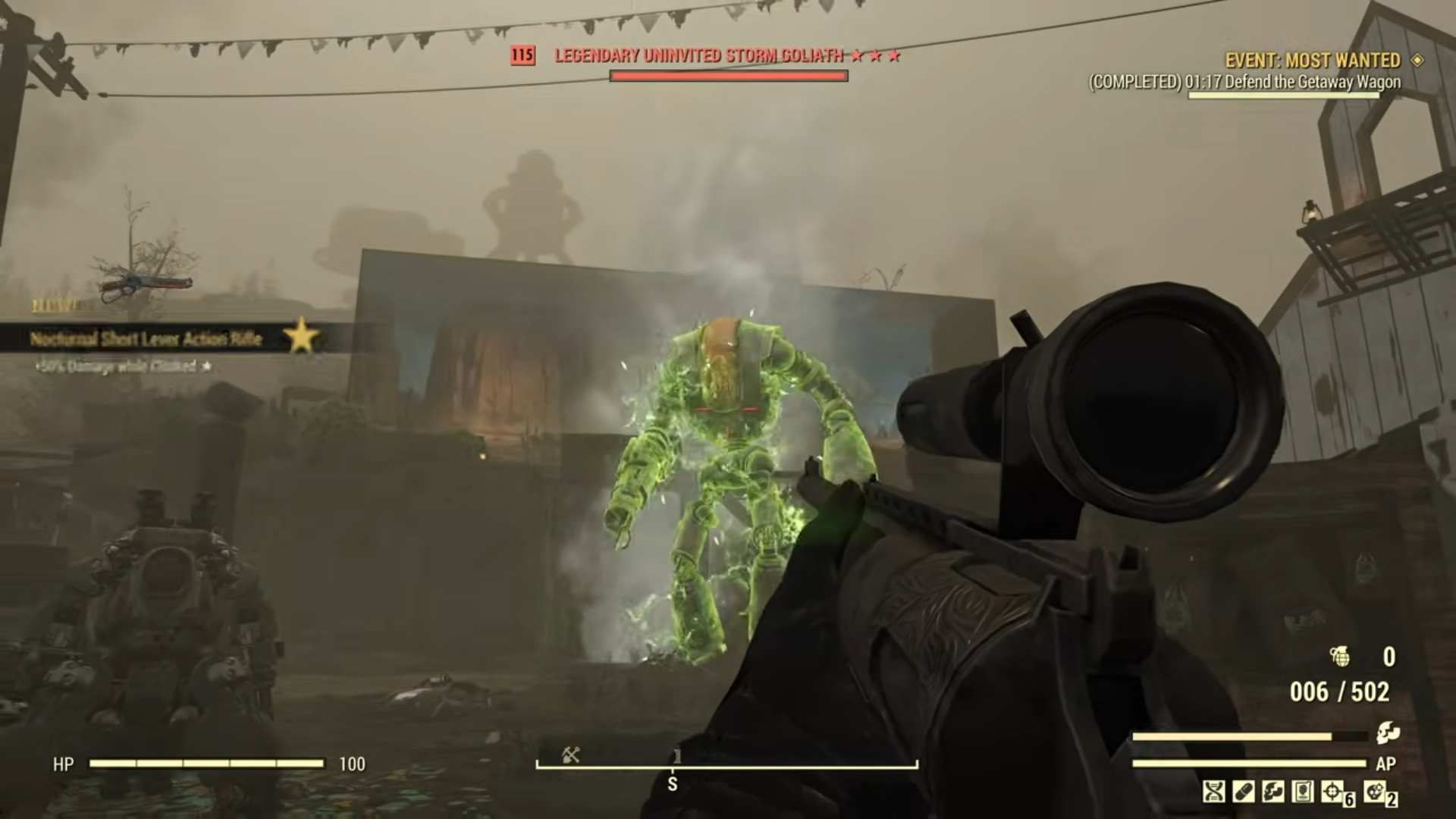Select the crosshair icon marked 6
This screenshot has height=819, width=1456.
pyautogui.click(x=1331, y=792)
